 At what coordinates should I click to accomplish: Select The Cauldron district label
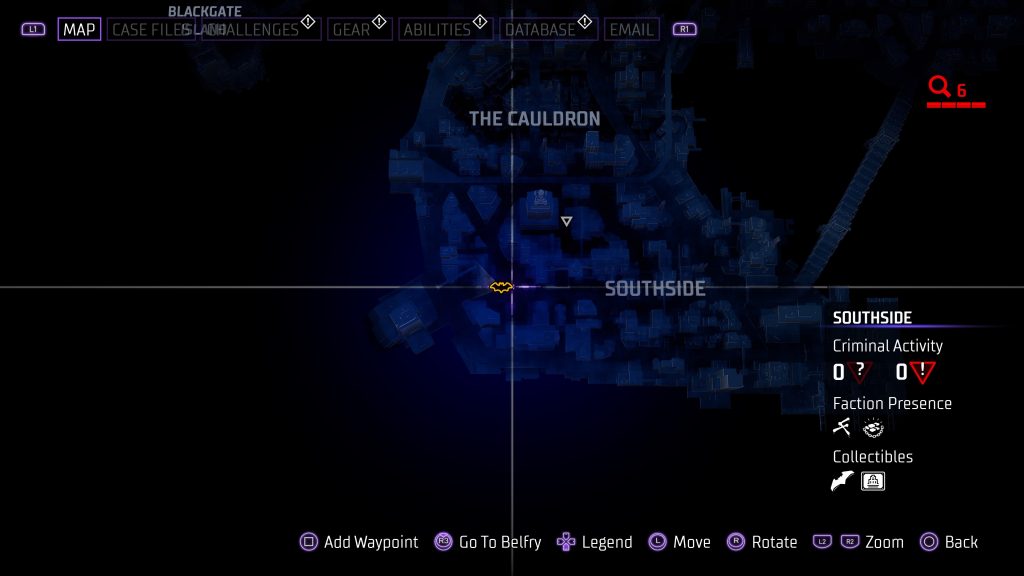pyautogui.click(x=534, y=119)
